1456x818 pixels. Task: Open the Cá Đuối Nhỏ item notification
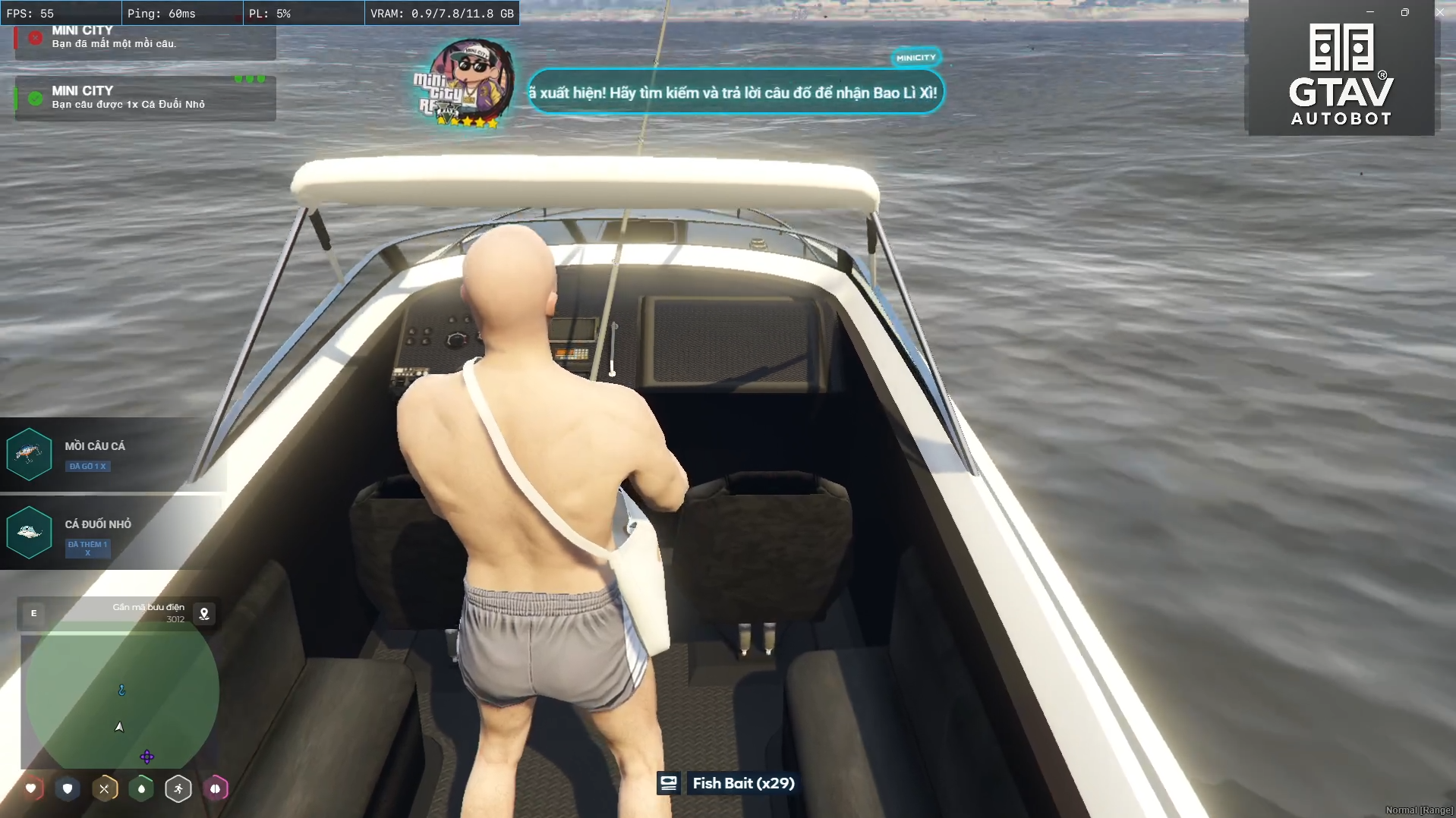point(112,532)
